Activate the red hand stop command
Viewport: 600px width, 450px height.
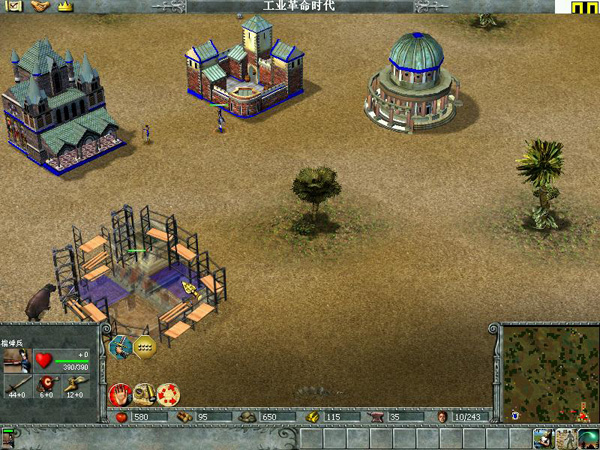click(120, 393)
